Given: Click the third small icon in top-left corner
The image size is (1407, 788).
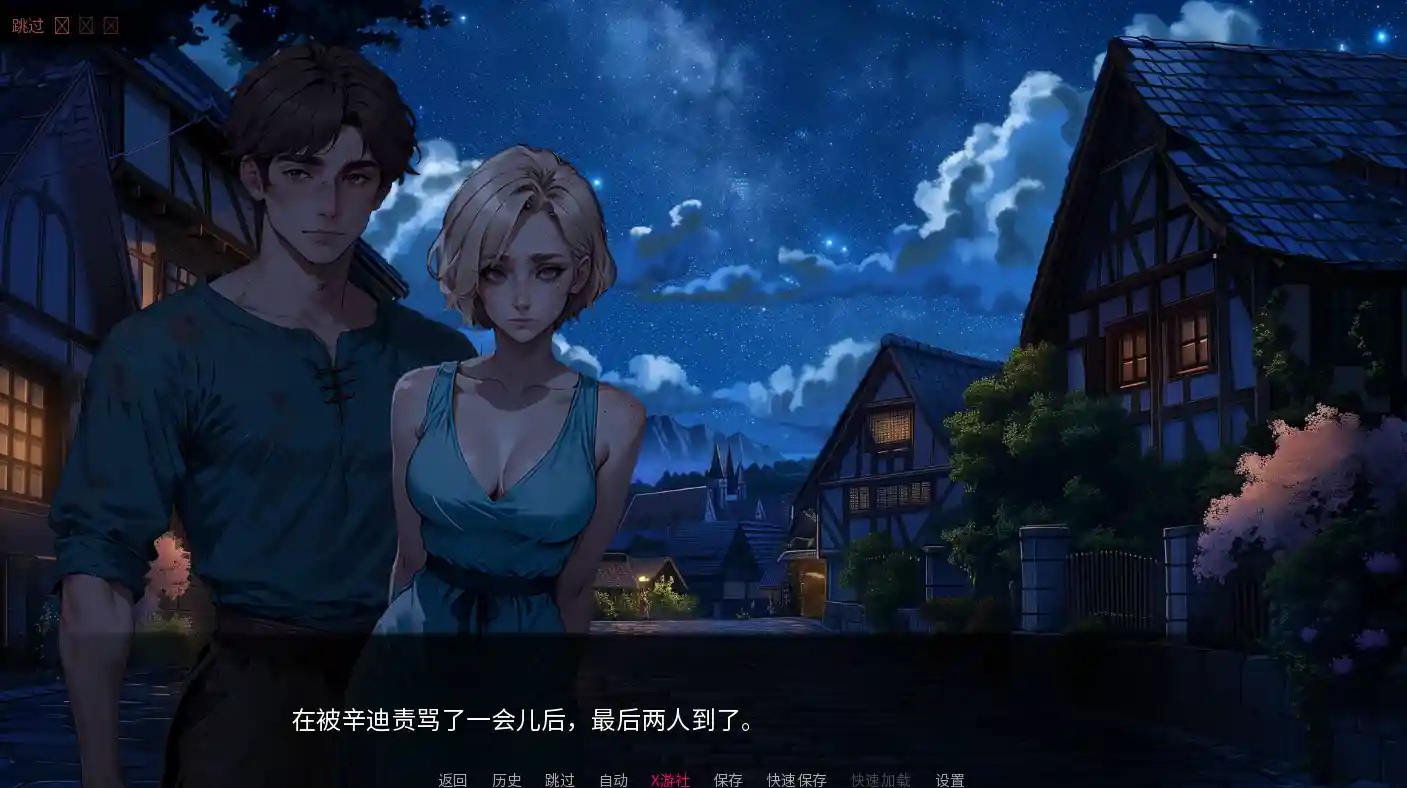Looking at the screenshot, I should pos(110,25).
